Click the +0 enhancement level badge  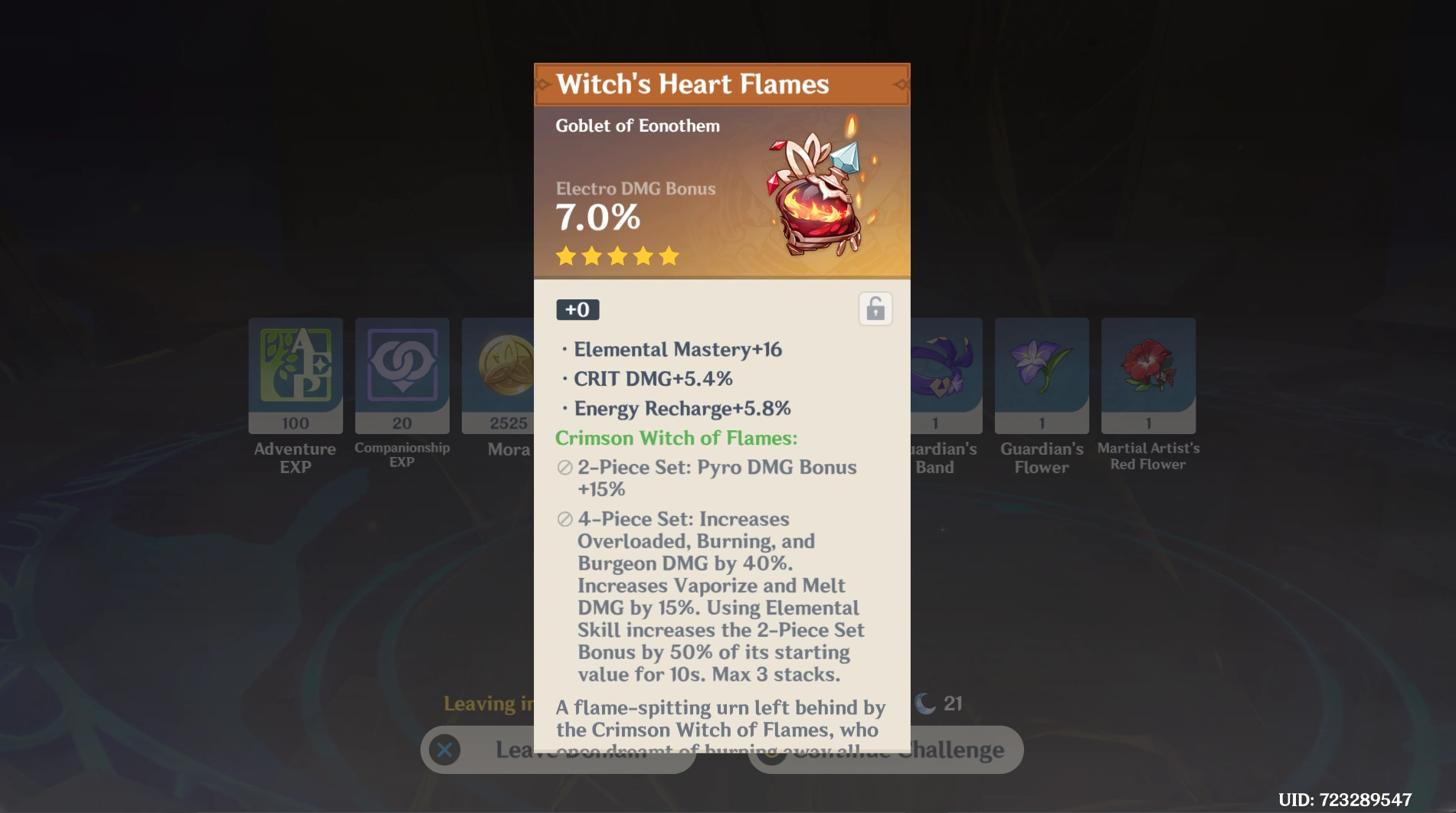[x=578, y=309]
